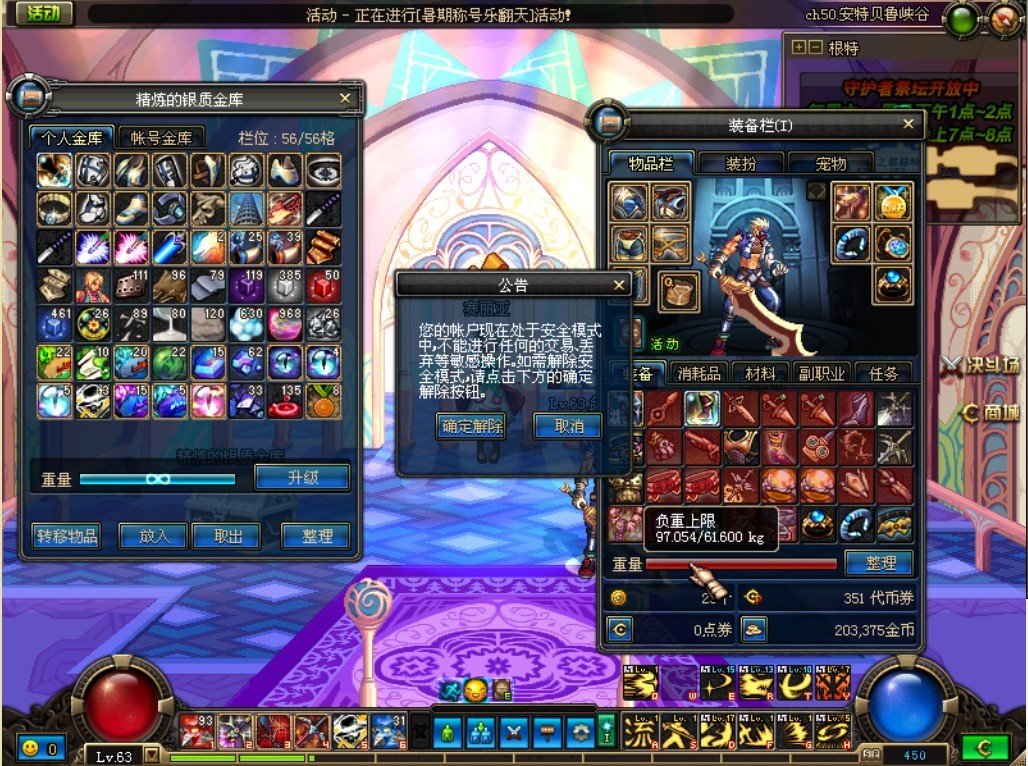This screenshot has width=1028, height=766.
Task: Upgrade the vault with 升级 button
Action: click(302, 478)
